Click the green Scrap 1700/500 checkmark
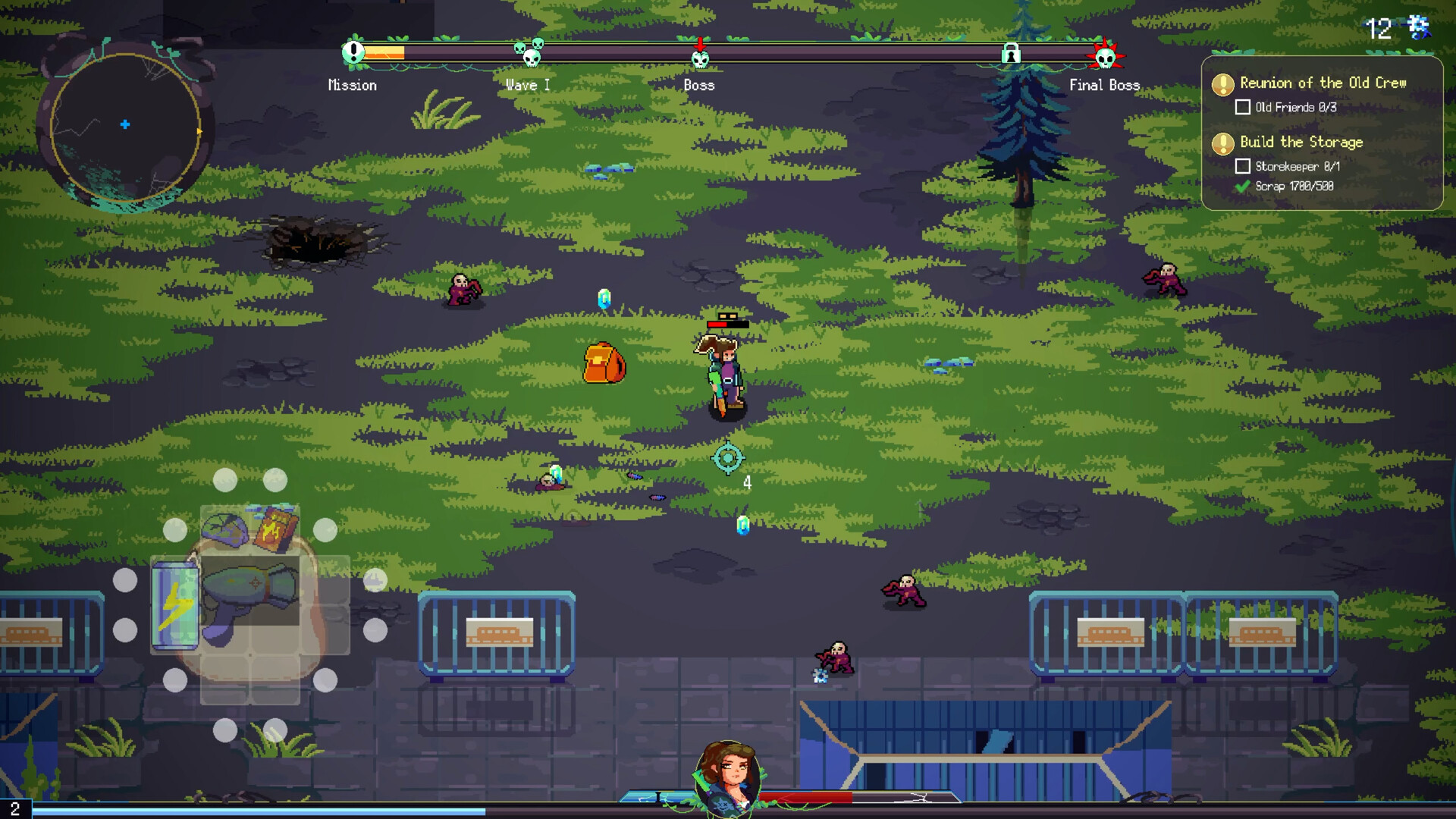This screenshot has width=1456, height=819. [1244, 186]
